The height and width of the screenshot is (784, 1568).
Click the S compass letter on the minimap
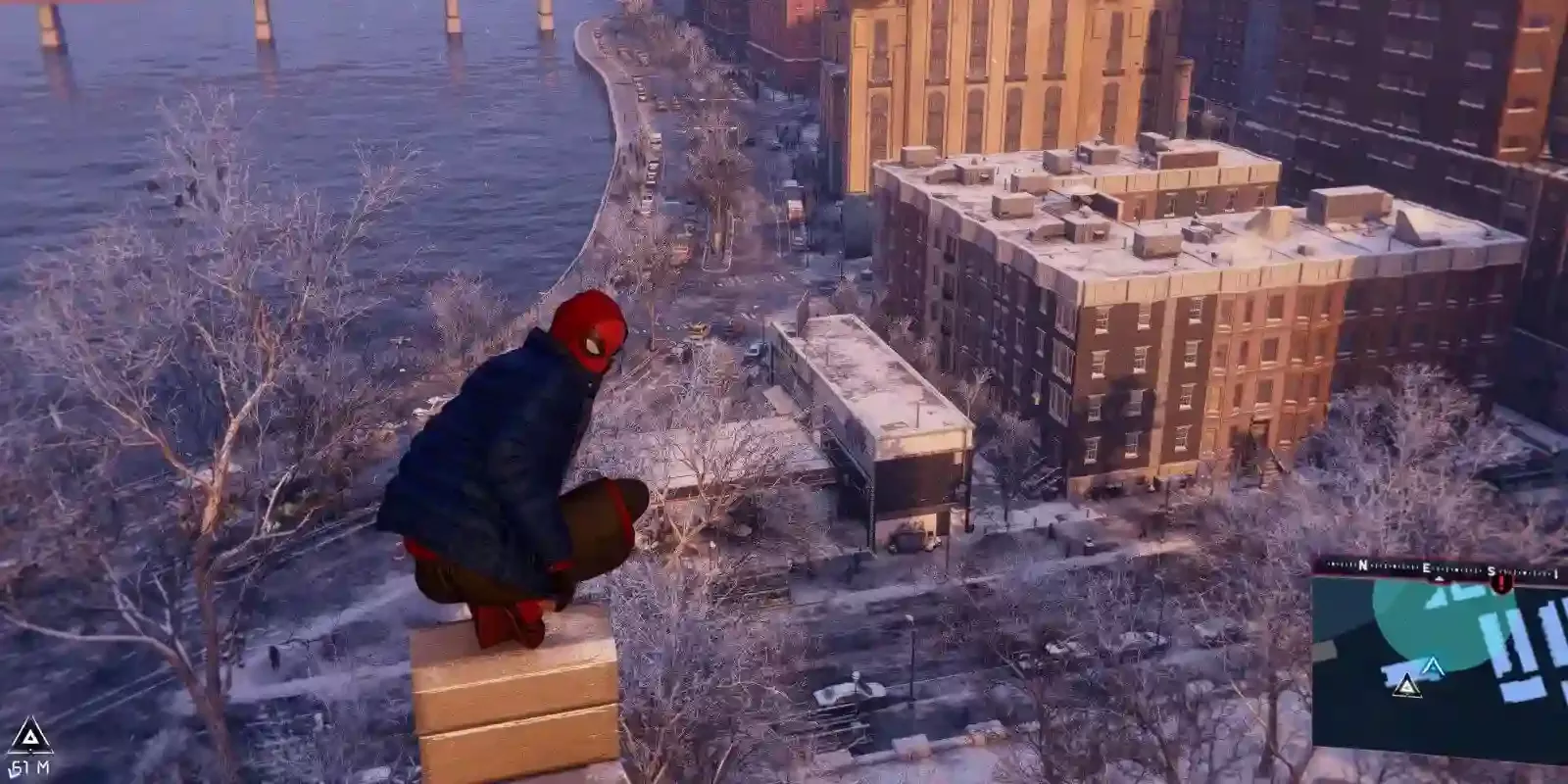tap(1492, 569)
